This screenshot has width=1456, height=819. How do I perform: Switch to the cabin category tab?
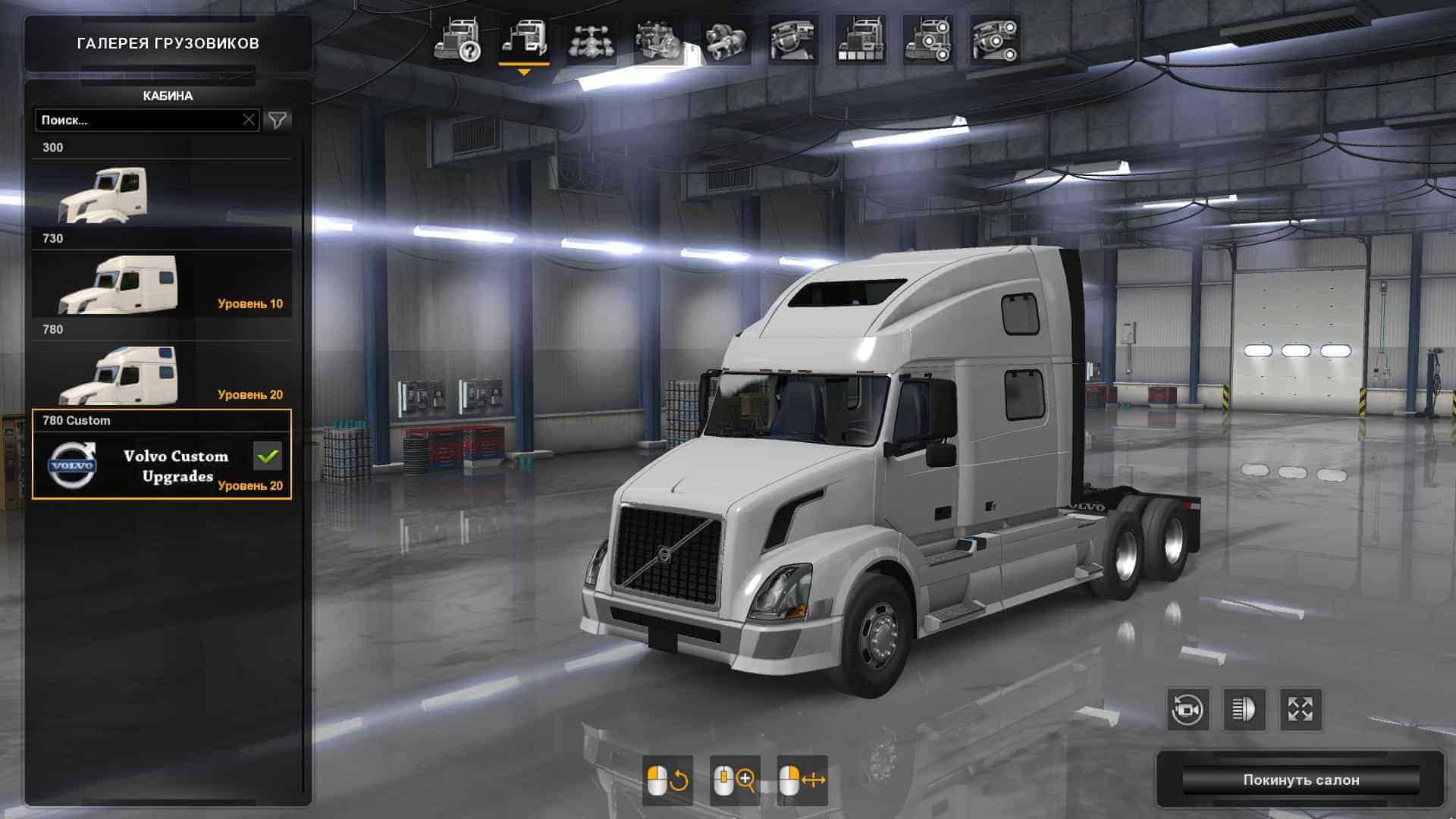[x=524, y=40]
